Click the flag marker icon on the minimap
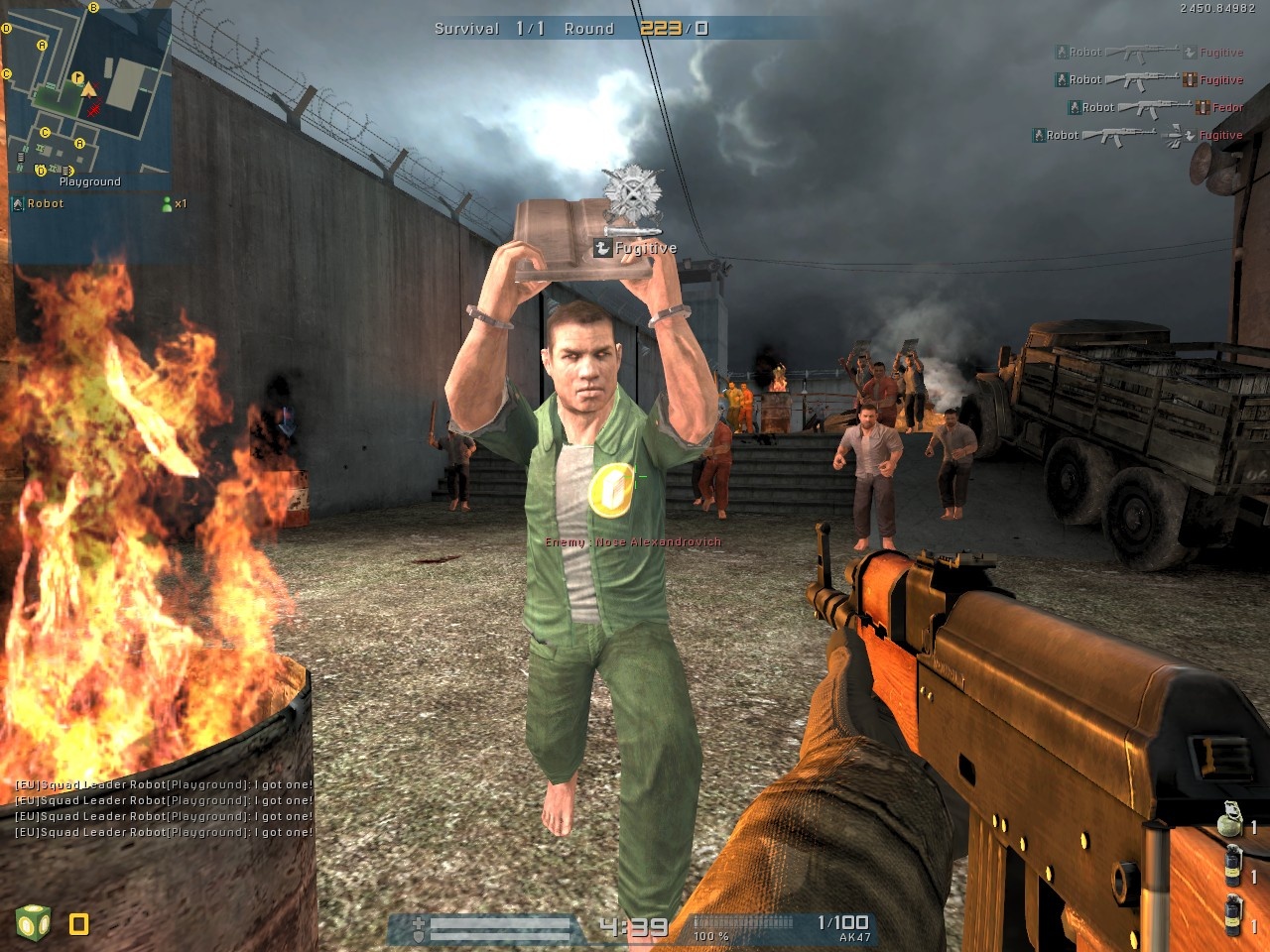Screen dimensions: 1270x952 (x=77, y=77)
